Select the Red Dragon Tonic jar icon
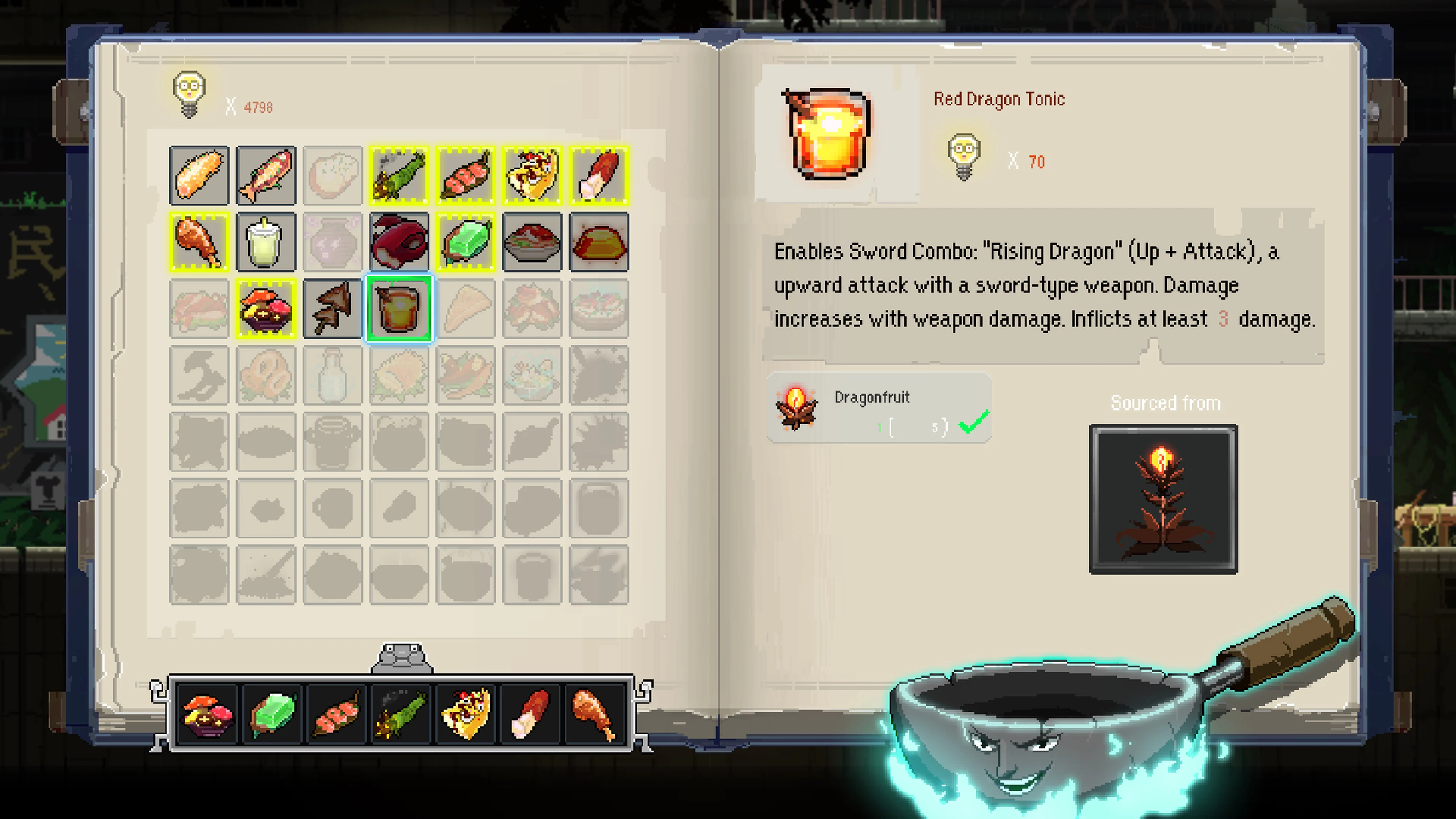This screenshot has height=819, width=1456. 399,309
